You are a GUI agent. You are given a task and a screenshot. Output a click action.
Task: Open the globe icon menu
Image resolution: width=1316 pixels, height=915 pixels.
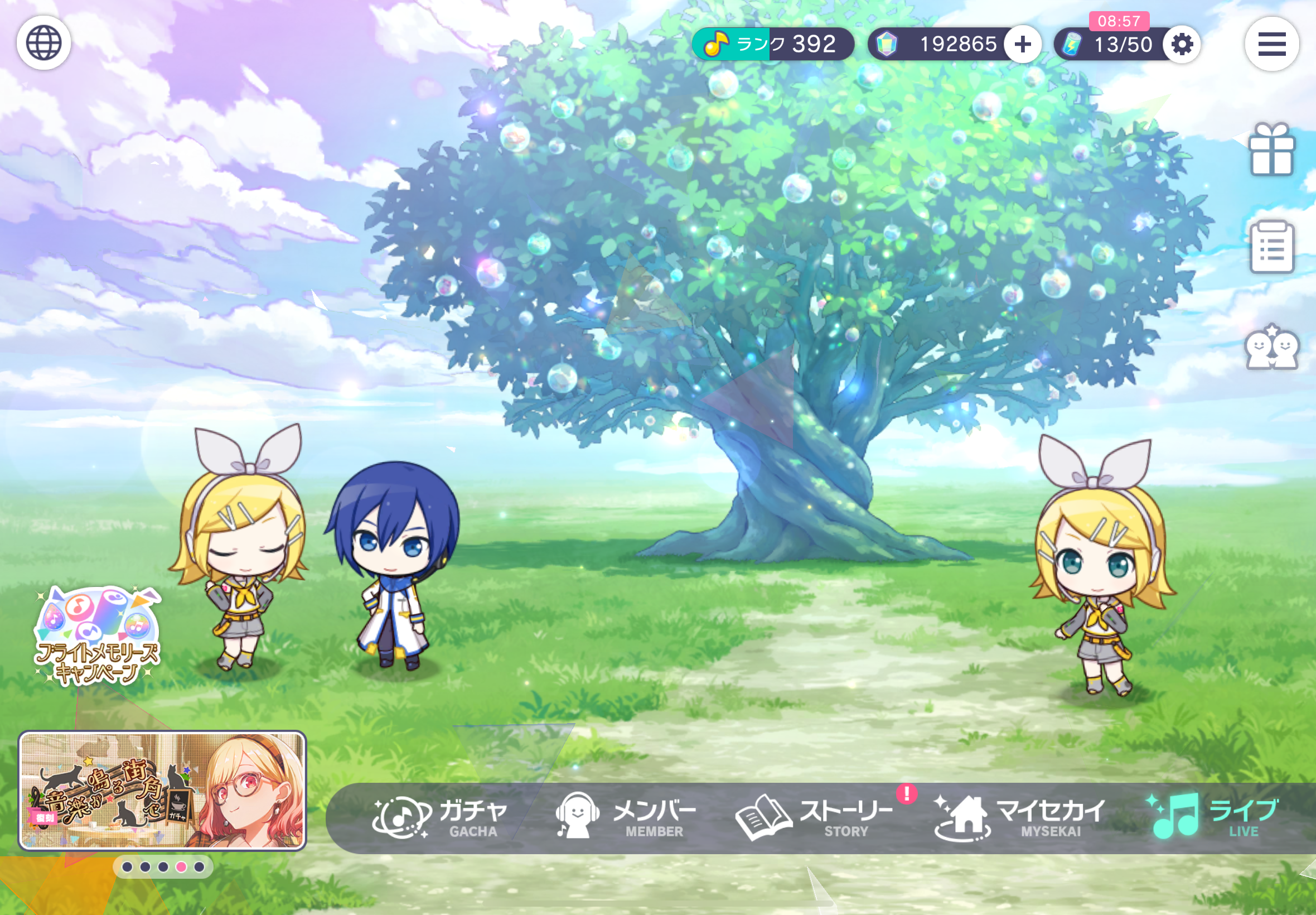(43, 43)
